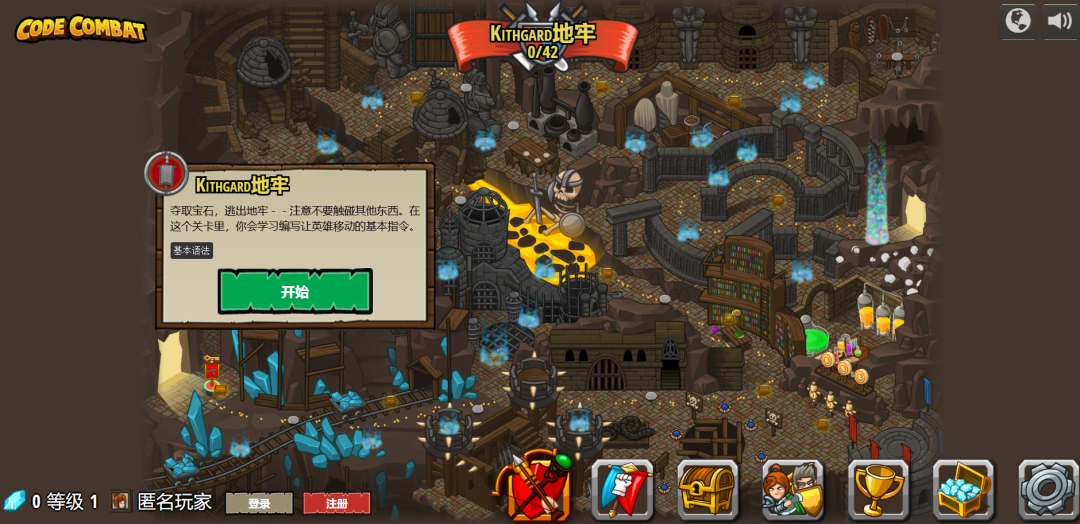Open the red 注册 sign-up button
The image size is (1080, 524).
point(337,503)
